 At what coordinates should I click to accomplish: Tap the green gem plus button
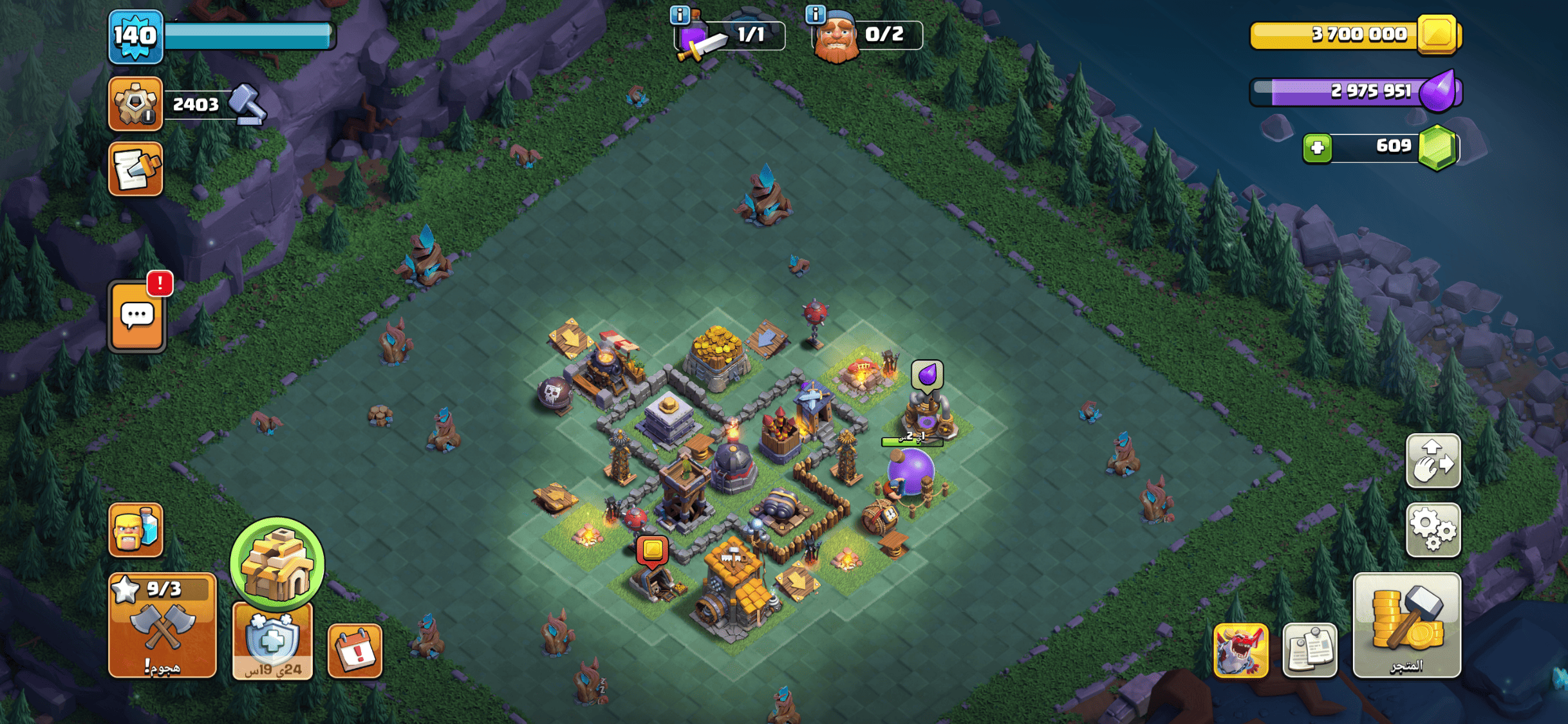click(x=1317, y=147)
